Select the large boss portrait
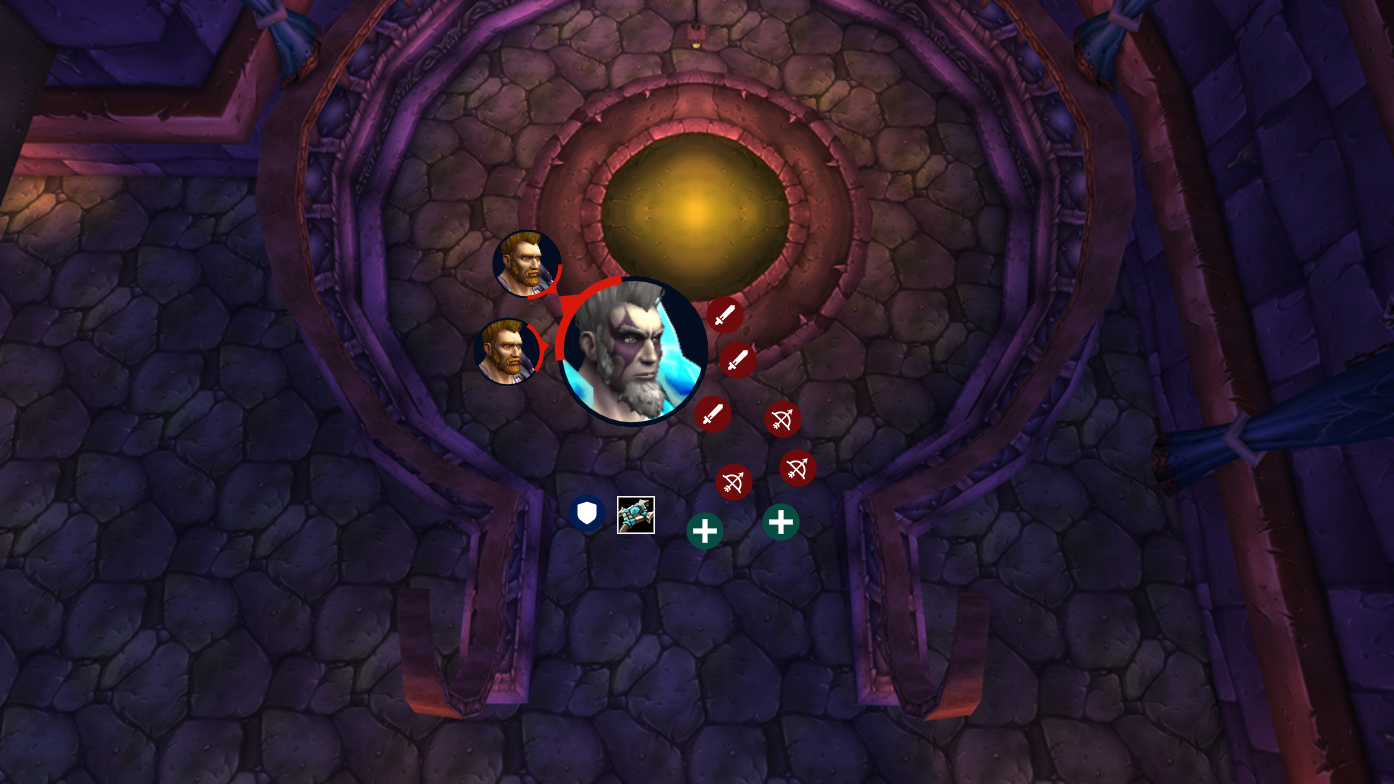1394x784 pixels. pos(632,350)
